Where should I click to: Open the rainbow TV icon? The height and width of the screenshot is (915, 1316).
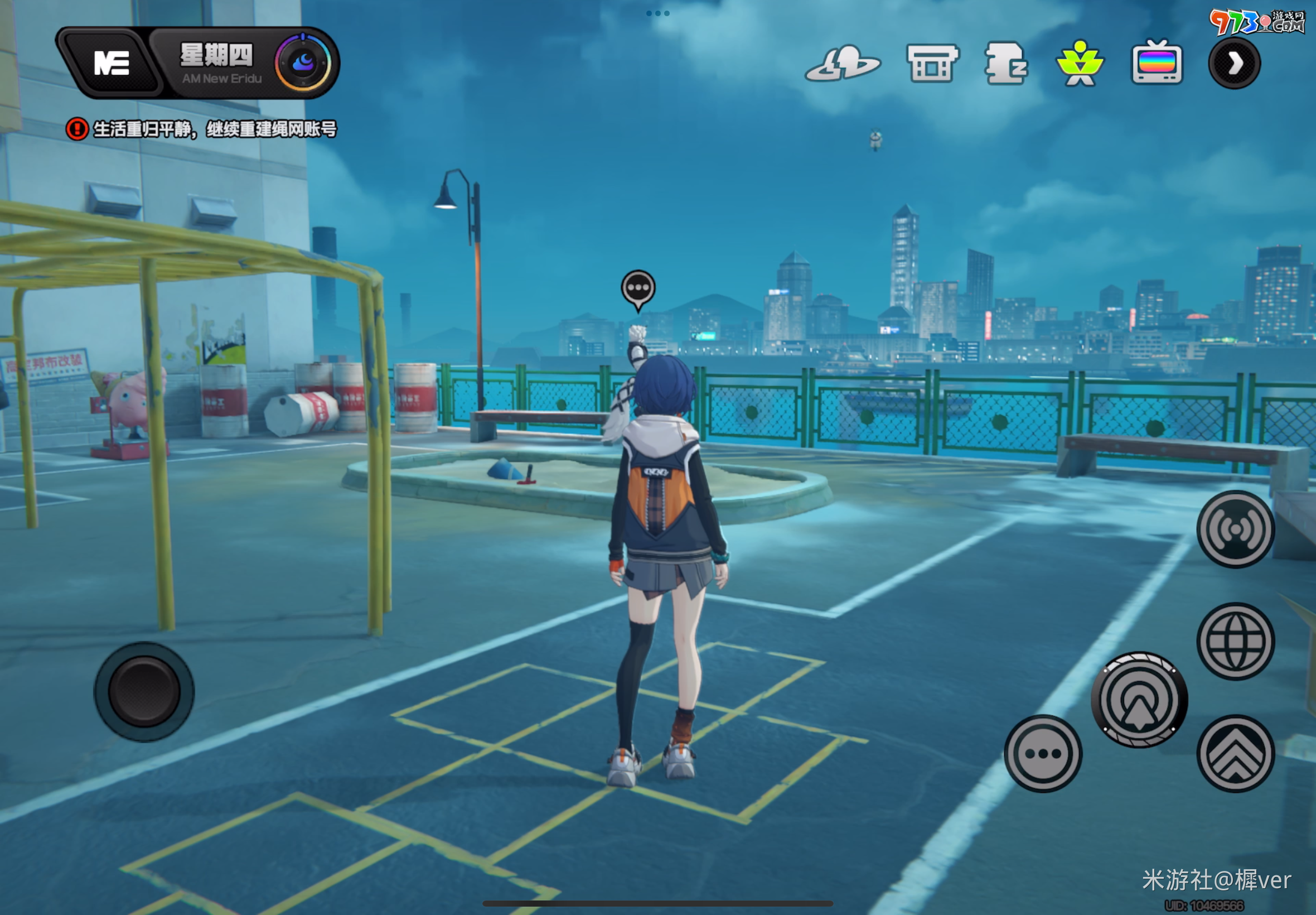point(1157,63)
